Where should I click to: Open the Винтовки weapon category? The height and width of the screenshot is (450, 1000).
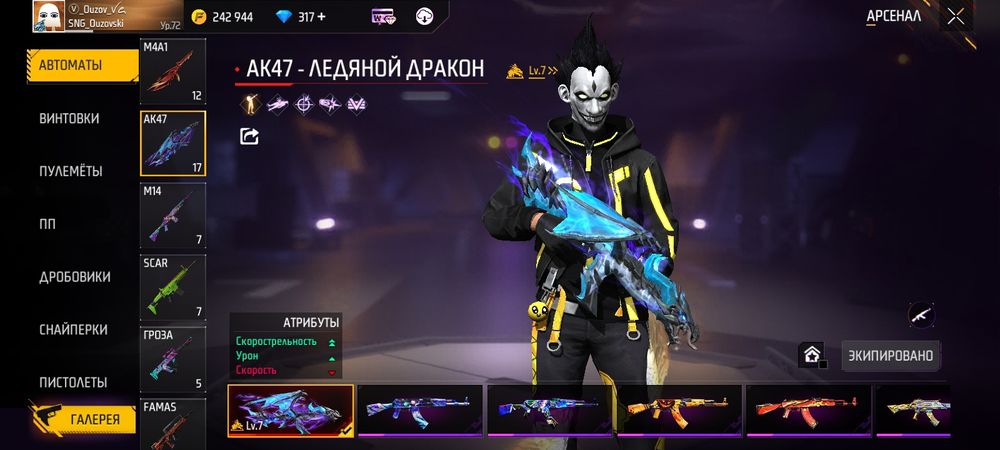pos(70,118)
